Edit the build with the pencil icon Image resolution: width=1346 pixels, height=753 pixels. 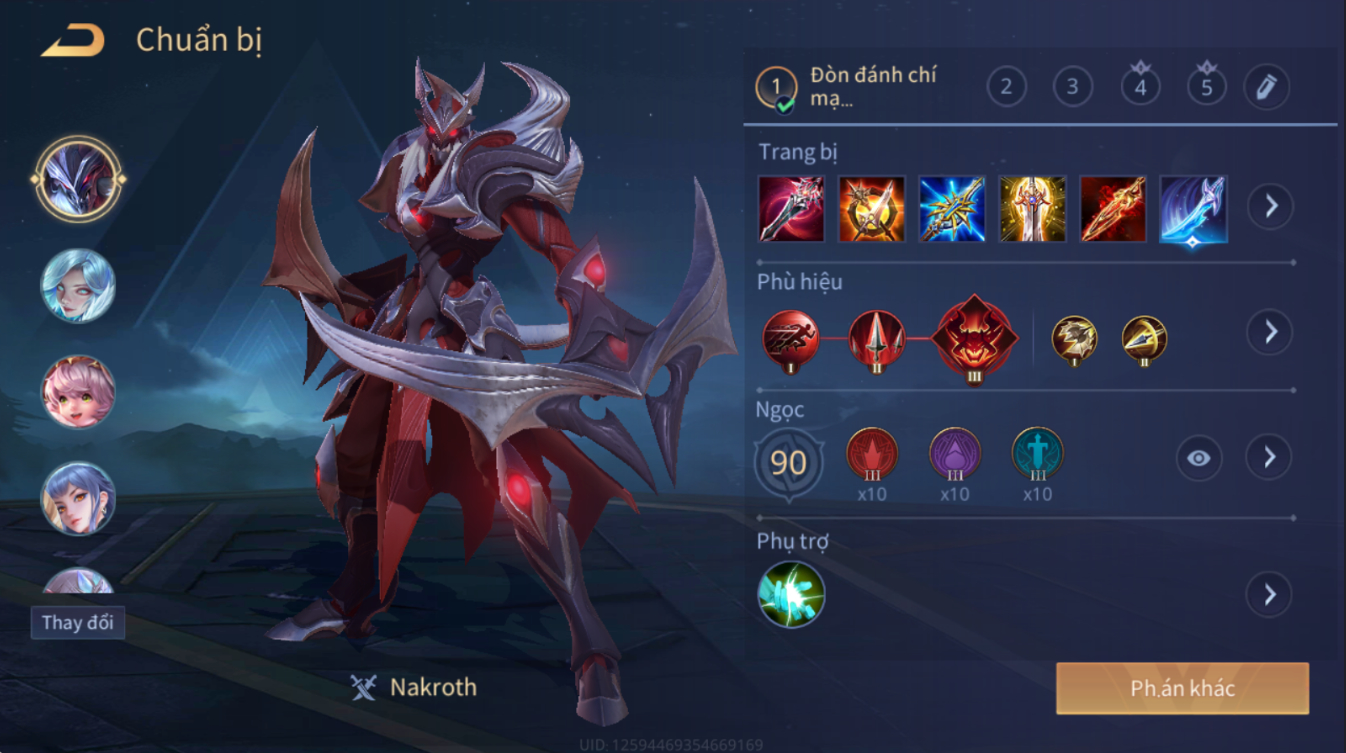pos(1266,87)
